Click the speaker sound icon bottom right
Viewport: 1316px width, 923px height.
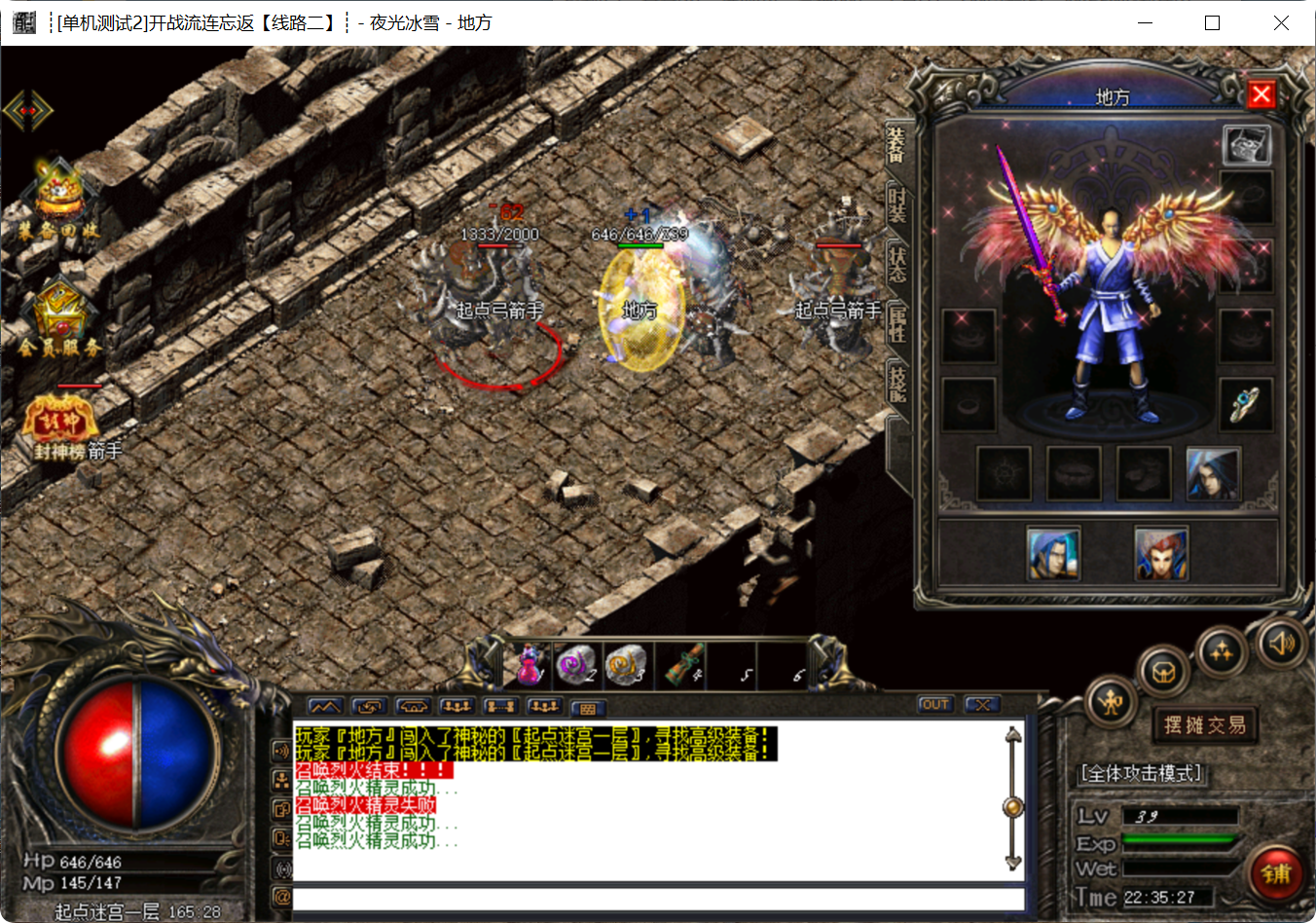pyautogui.click(x=1280, y=644)
